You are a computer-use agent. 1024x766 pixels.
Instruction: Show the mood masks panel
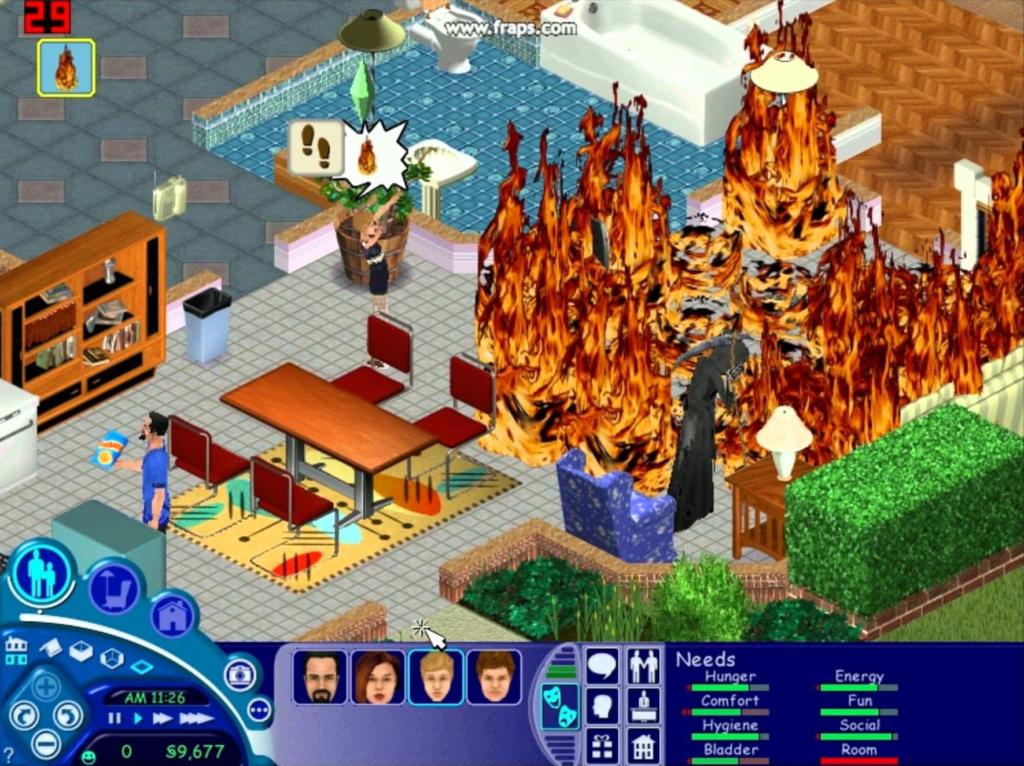[559, 706]
